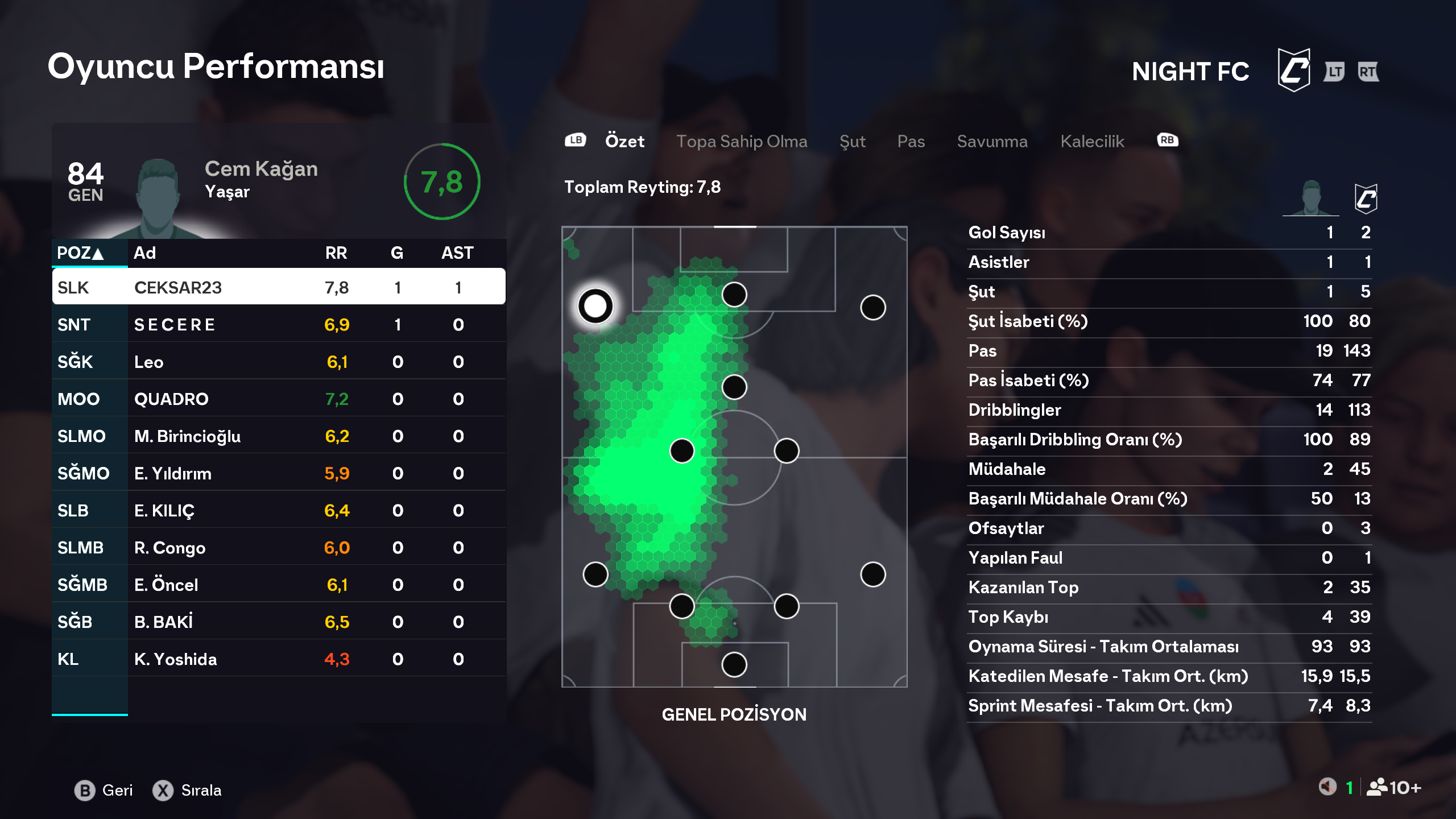Image resolution: width=1456 pixels, height=819 pixels.
Task: Sort by the POZ column header
Action: coord(81,253)
